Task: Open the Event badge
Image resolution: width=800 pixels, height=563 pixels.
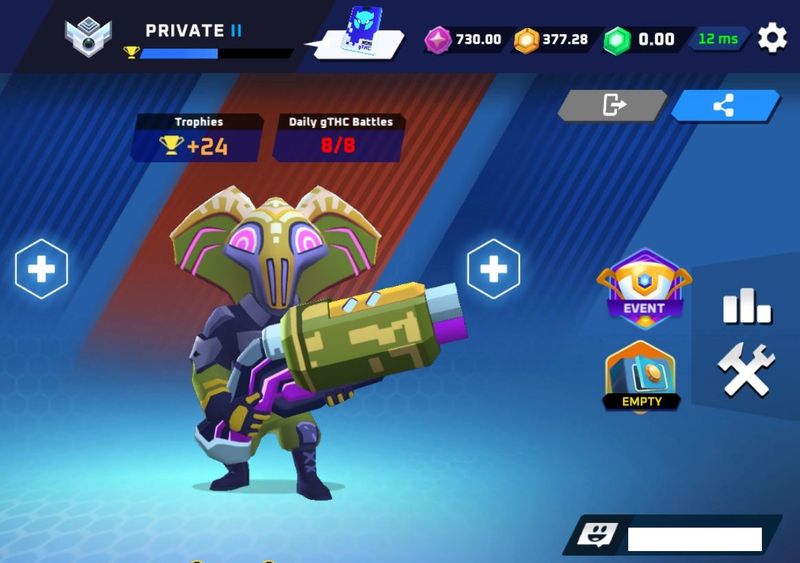Action: (644, 290)
